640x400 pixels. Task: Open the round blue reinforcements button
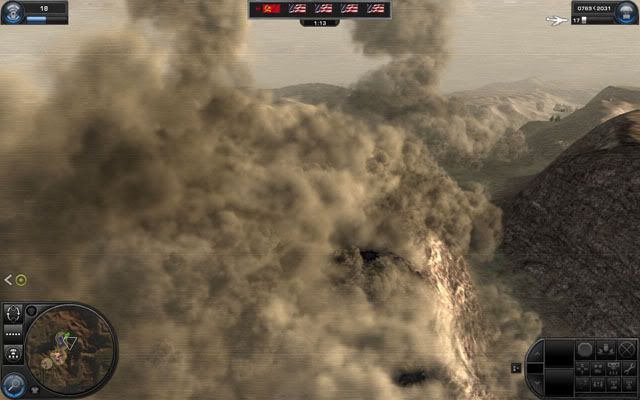click(629, 11)
